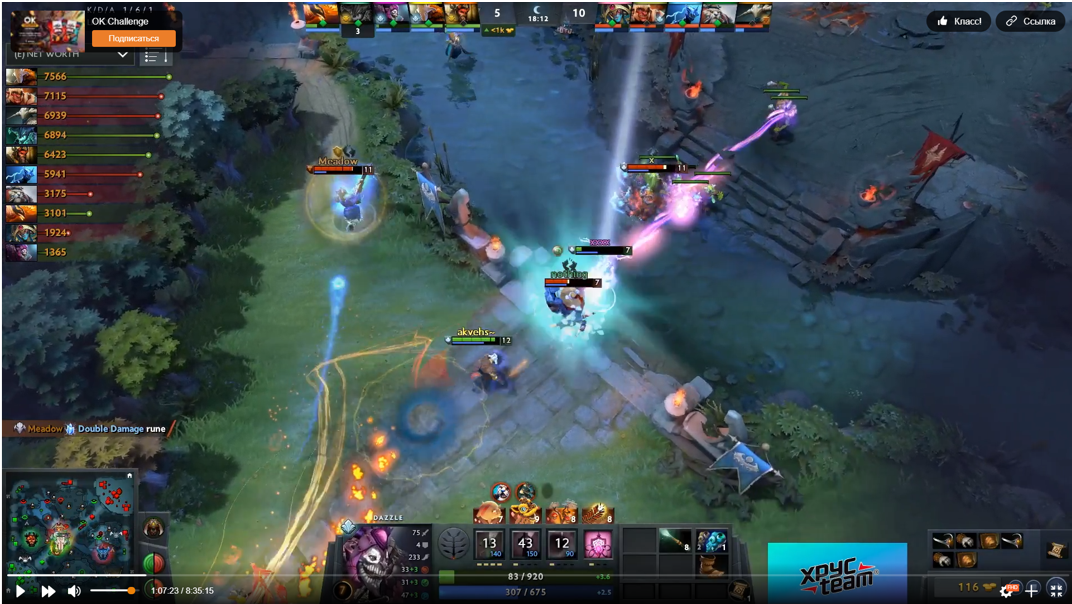The image size is (1072, 604).
Task: Like the video with the Класс! button
Action: 958,21
